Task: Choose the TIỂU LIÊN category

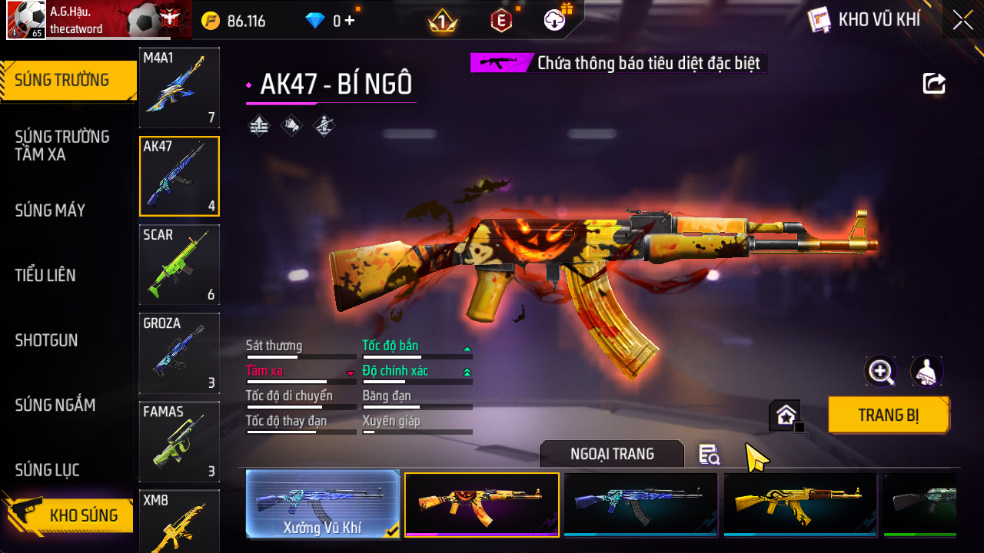Action: [x=45, y=275]
